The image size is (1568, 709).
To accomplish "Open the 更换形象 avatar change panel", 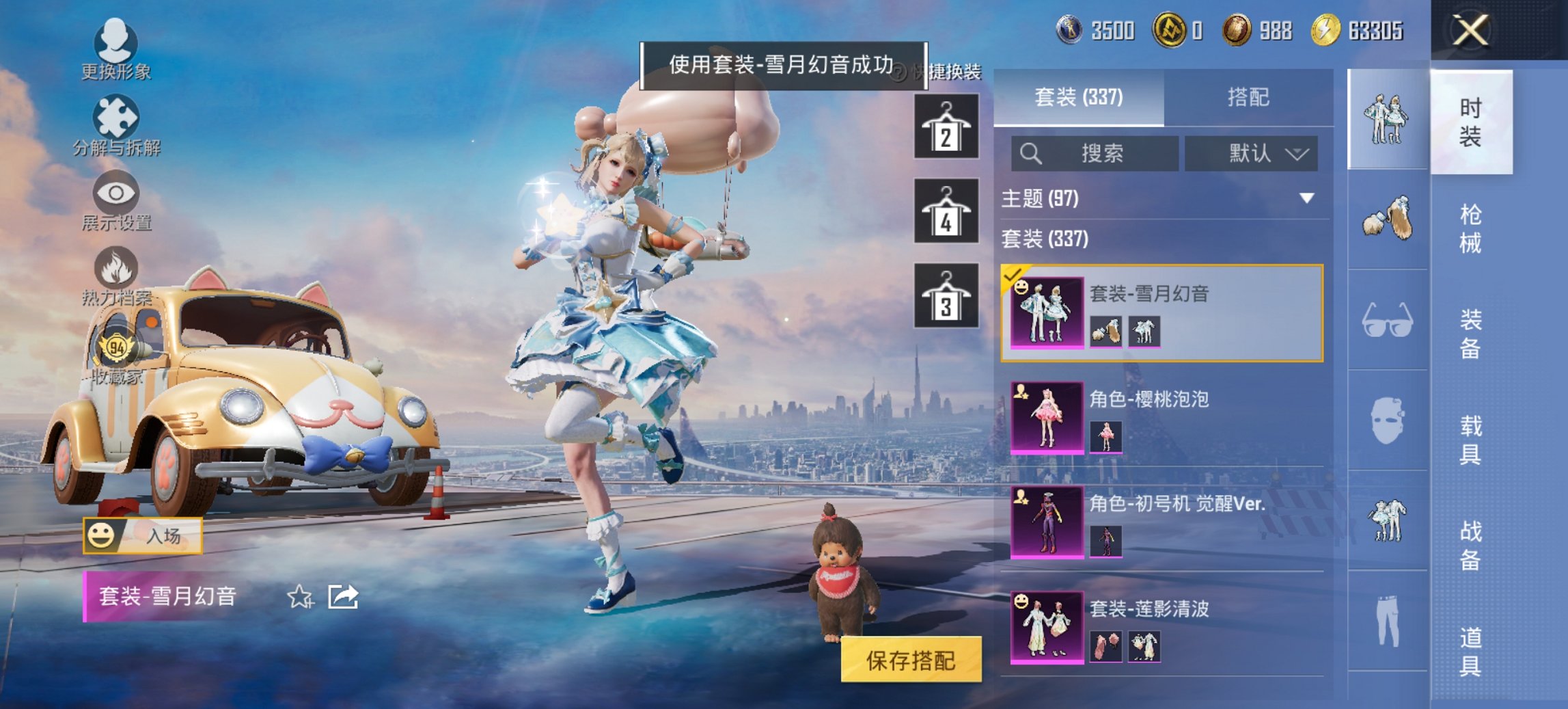I will coord(116,48).
